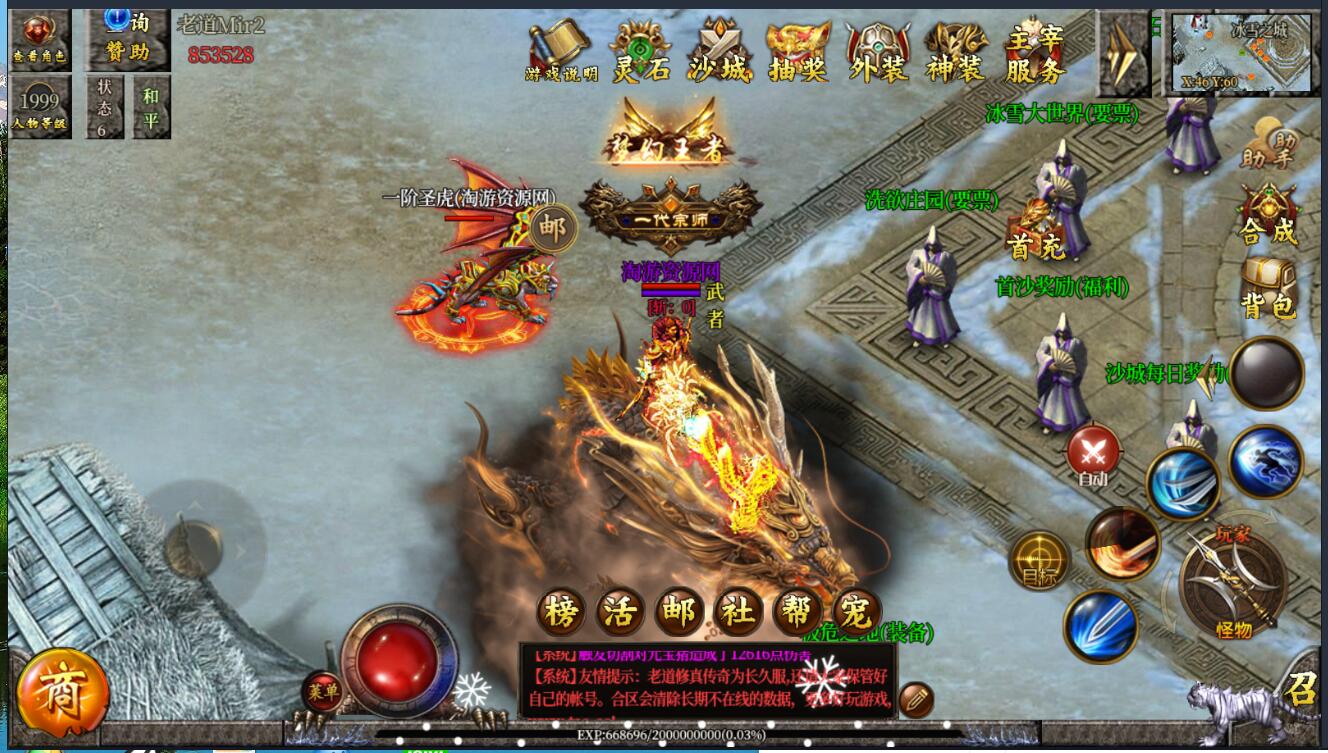Open the 背包 backpack inventory

coord(1268,287)
